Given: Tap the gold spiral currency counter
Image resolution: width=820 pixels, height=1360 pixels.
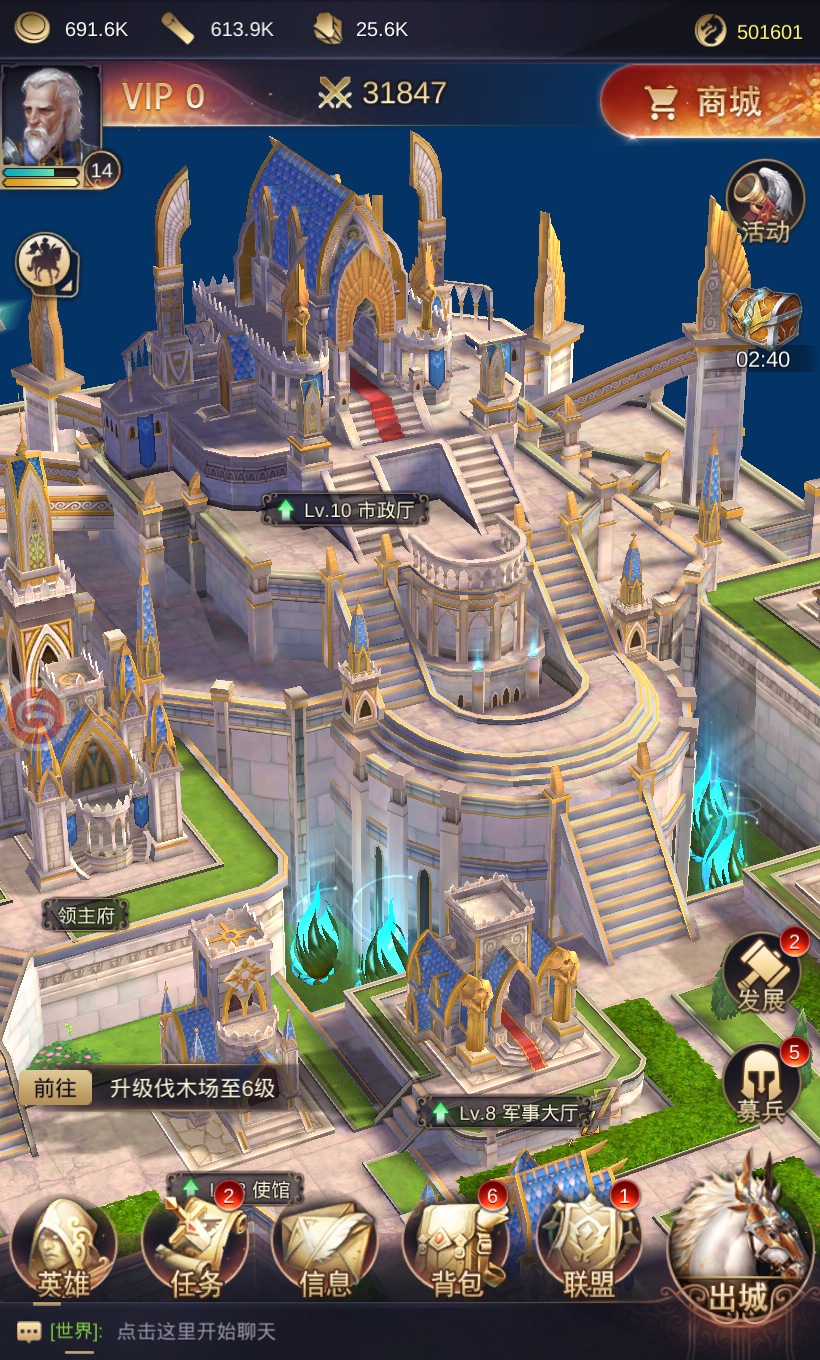Looking at the screenshot, I should [x=750, y=31].
